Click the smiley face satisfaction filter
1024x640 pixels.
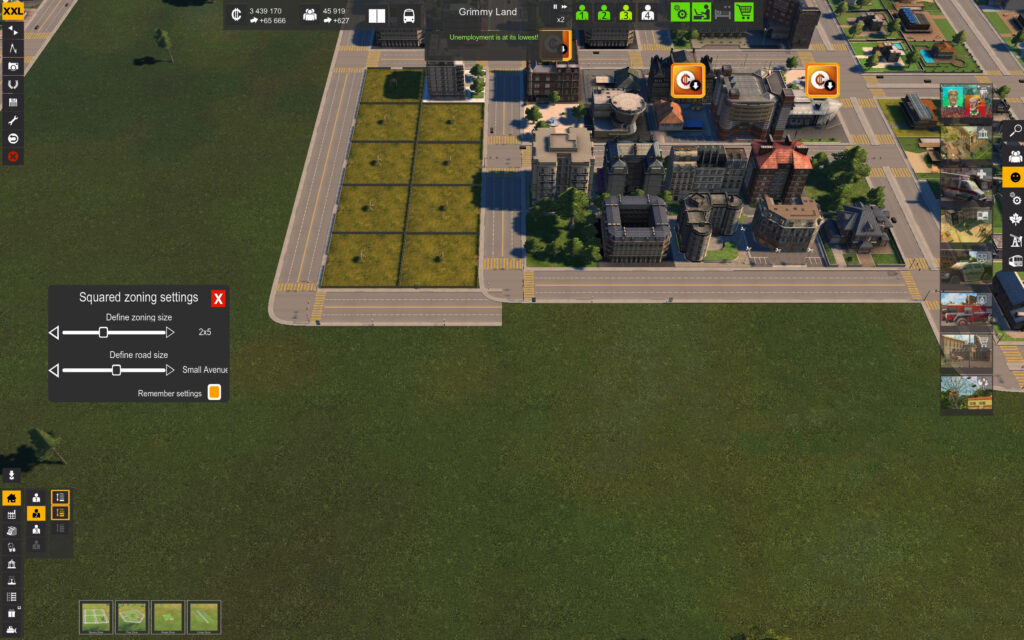point(1015,177)
